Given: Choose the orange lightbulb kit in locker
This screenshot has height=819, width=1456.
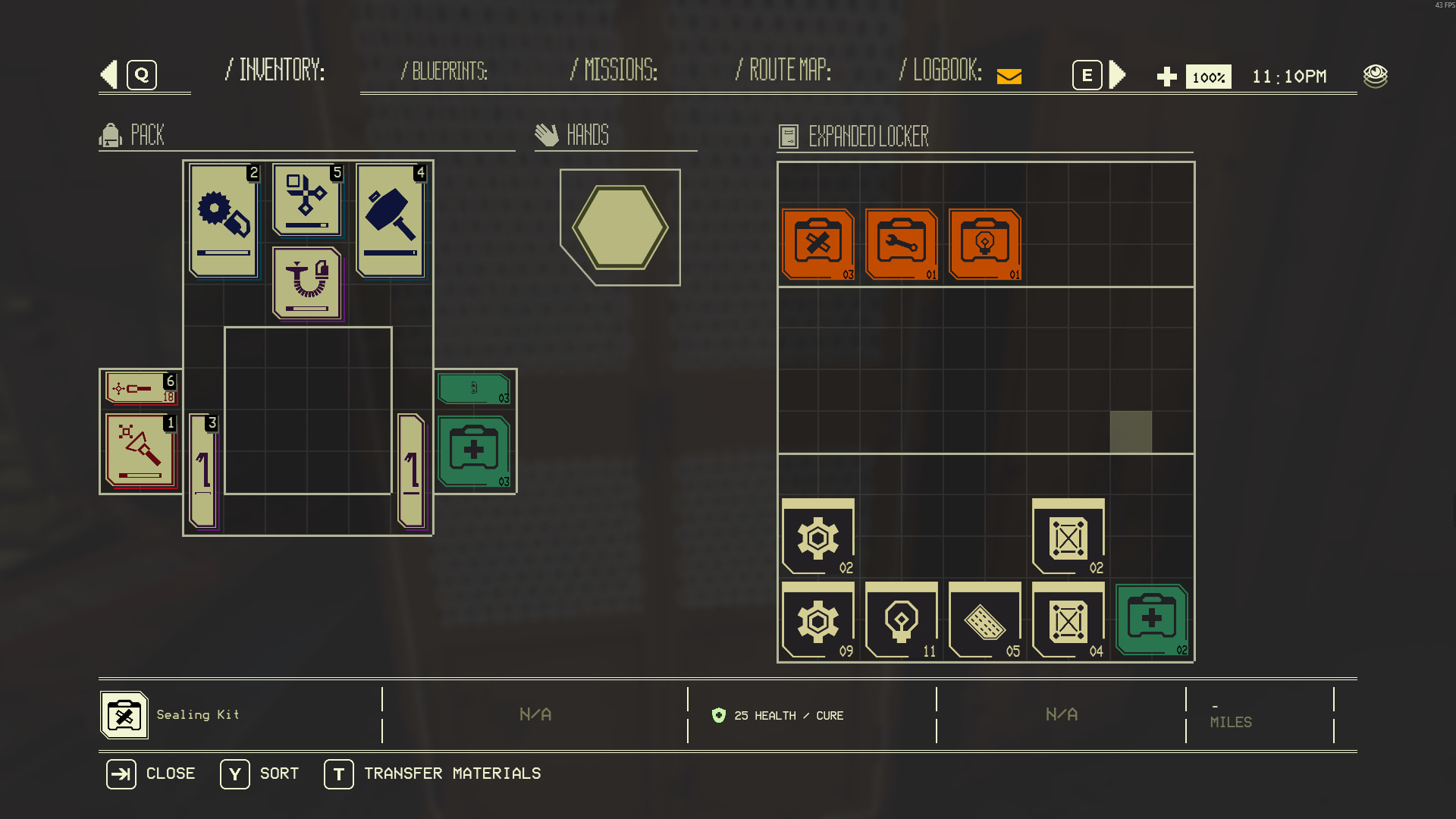Looking at the screenshot, I should point(985,244).
